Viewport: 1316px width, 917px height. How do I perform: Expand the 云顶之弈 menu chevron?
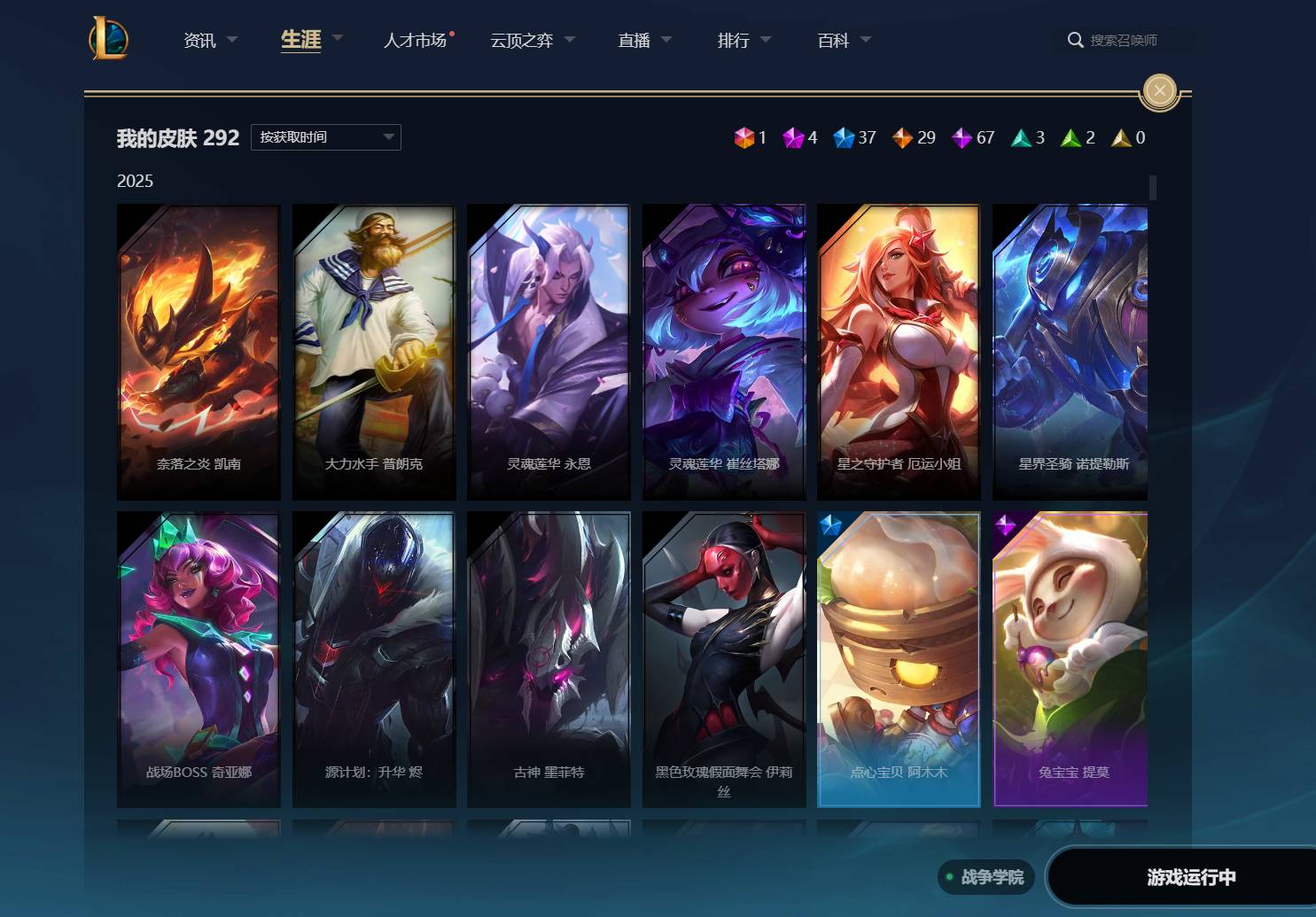[570, 40]
